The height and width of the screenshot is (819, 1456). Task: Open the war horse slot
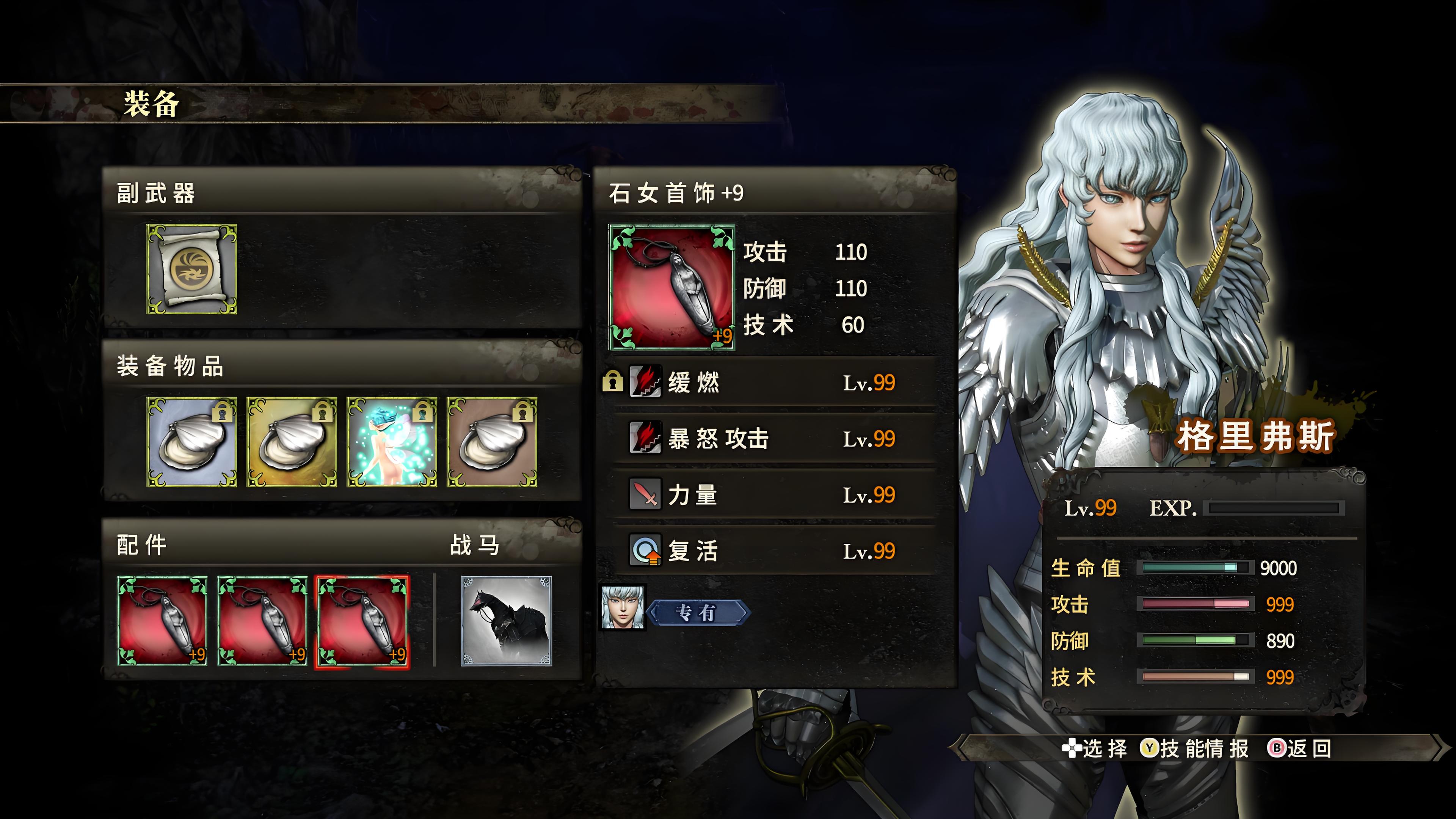point(506,621)
